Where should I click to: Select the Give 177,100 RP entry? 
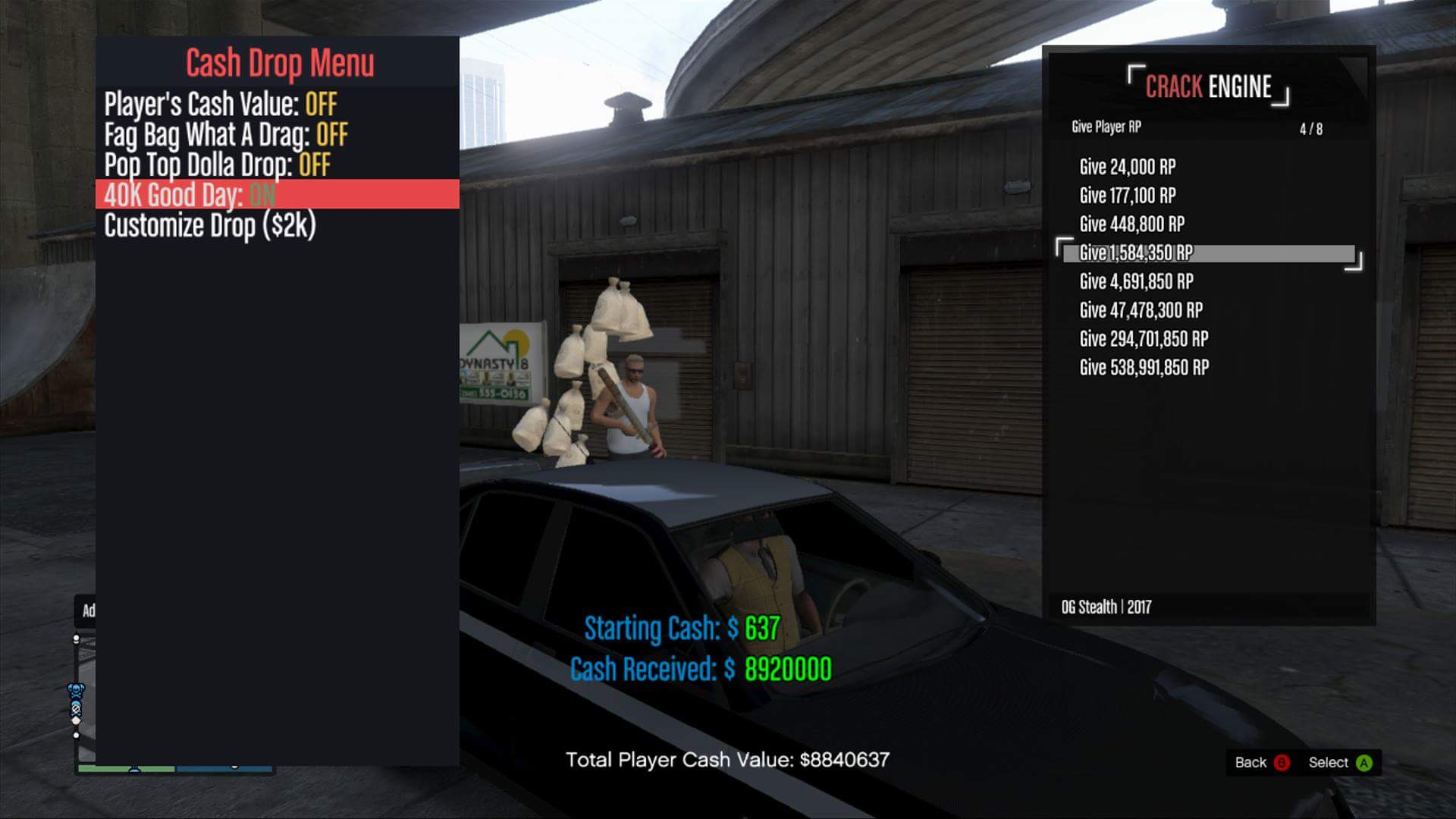click(x=1127, y=196)
